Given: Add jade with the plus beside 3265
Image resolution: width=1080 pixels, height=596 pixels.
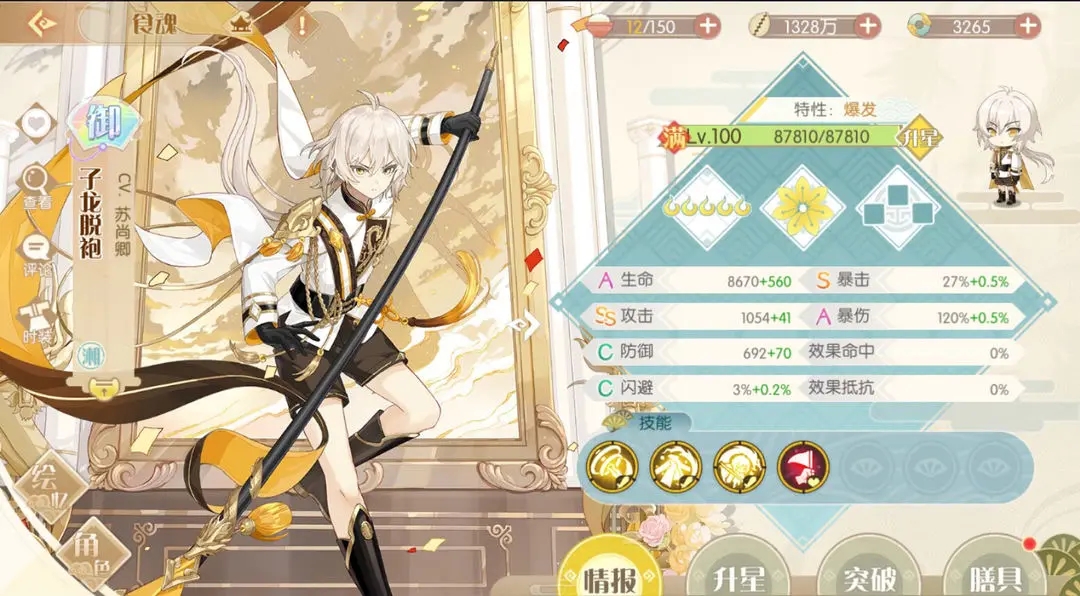Looking at the screenshot, I should tap(1029, 26).
